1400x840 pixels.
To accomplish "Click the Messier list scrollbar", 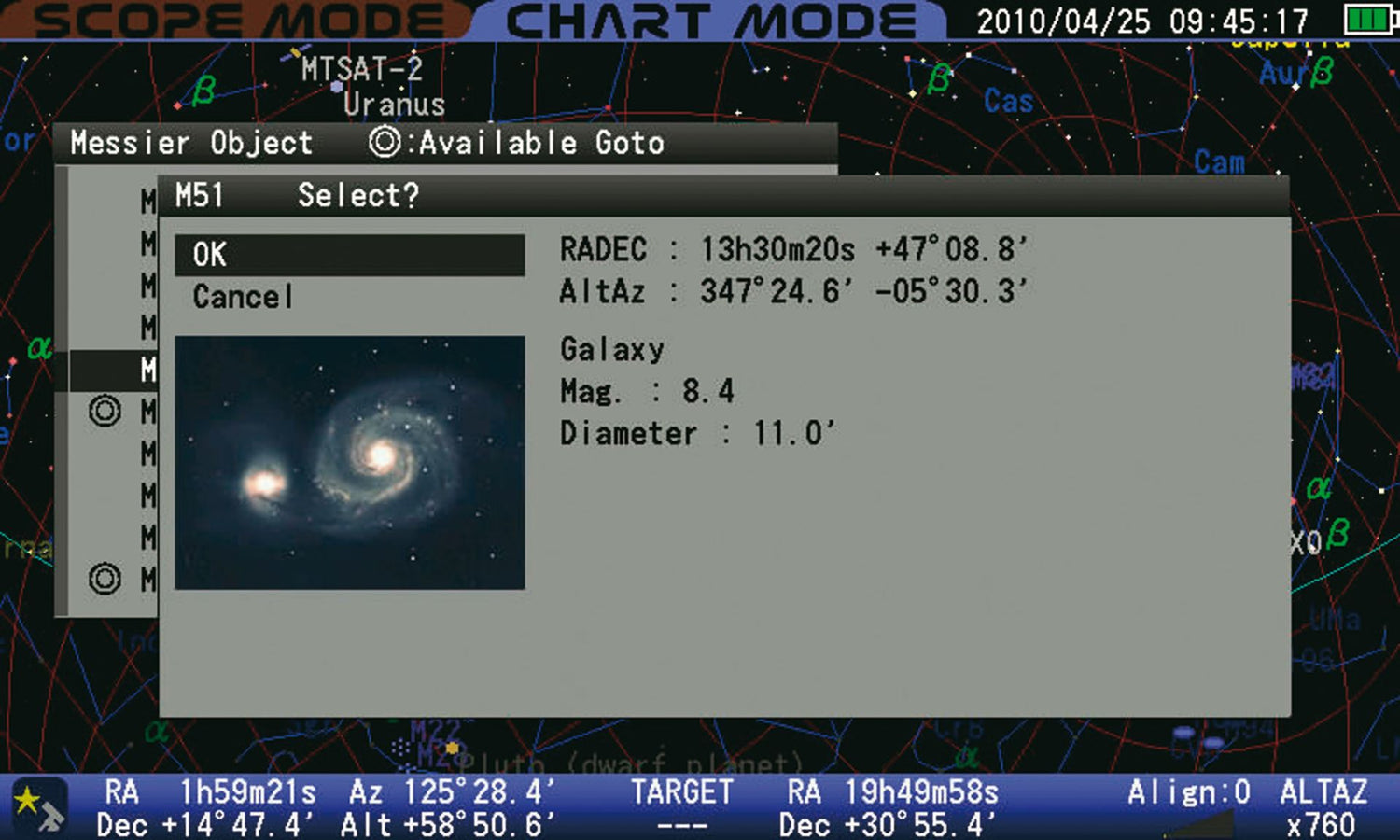I will point(65,392).
